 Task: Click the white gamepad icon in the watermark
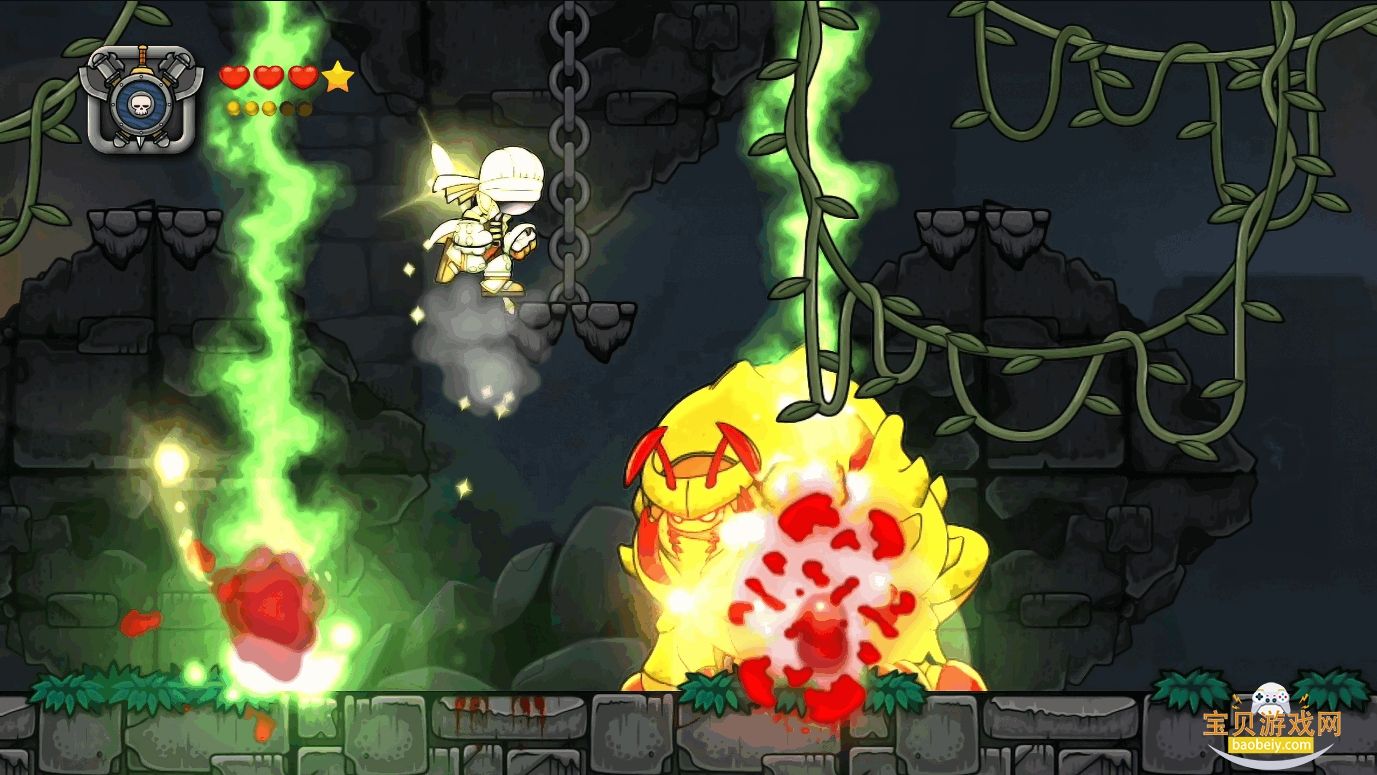[x=1271, y=697]
